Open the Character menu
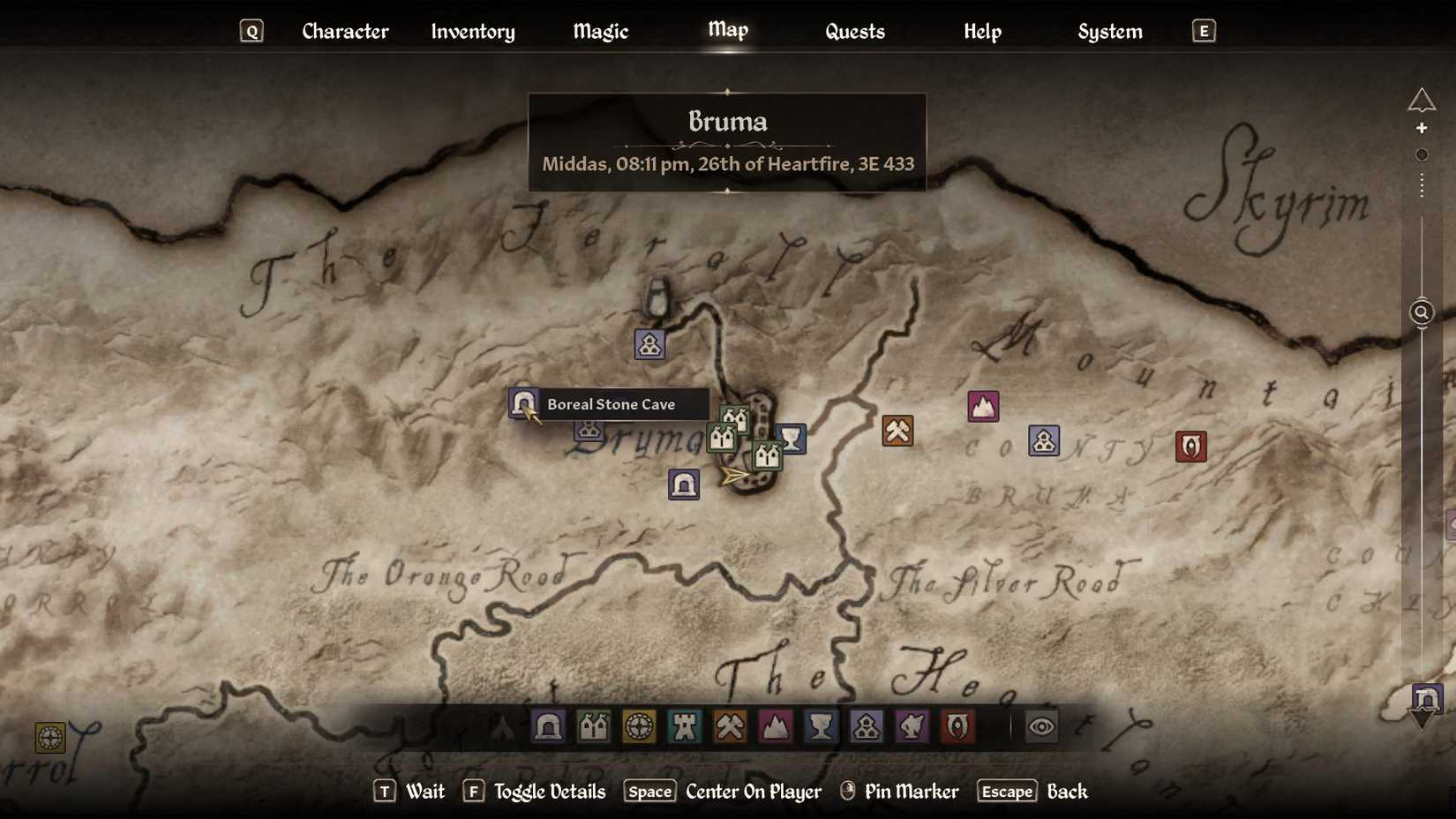1456x819 pixels. [345, 31]
